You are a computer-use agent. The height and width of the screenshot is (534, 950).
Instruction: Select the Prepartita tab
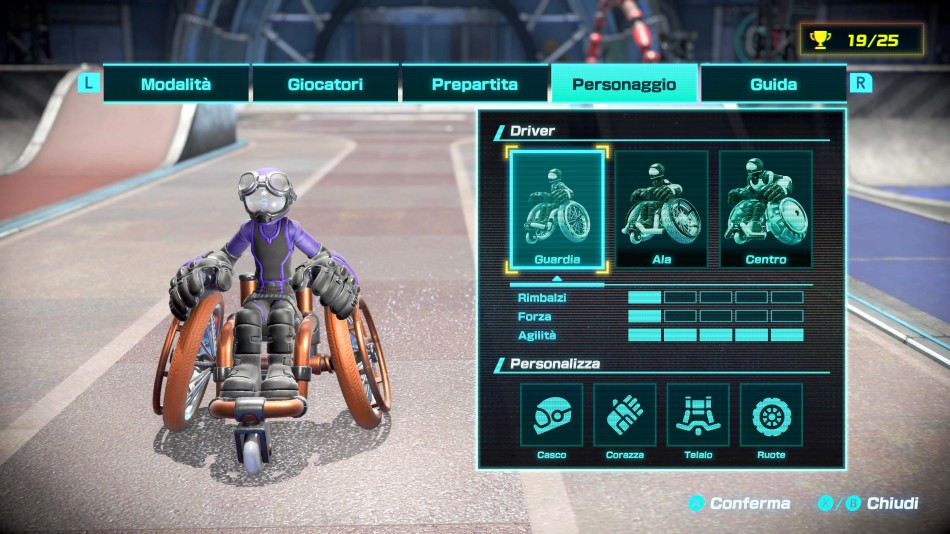click(x=475, y=84)
